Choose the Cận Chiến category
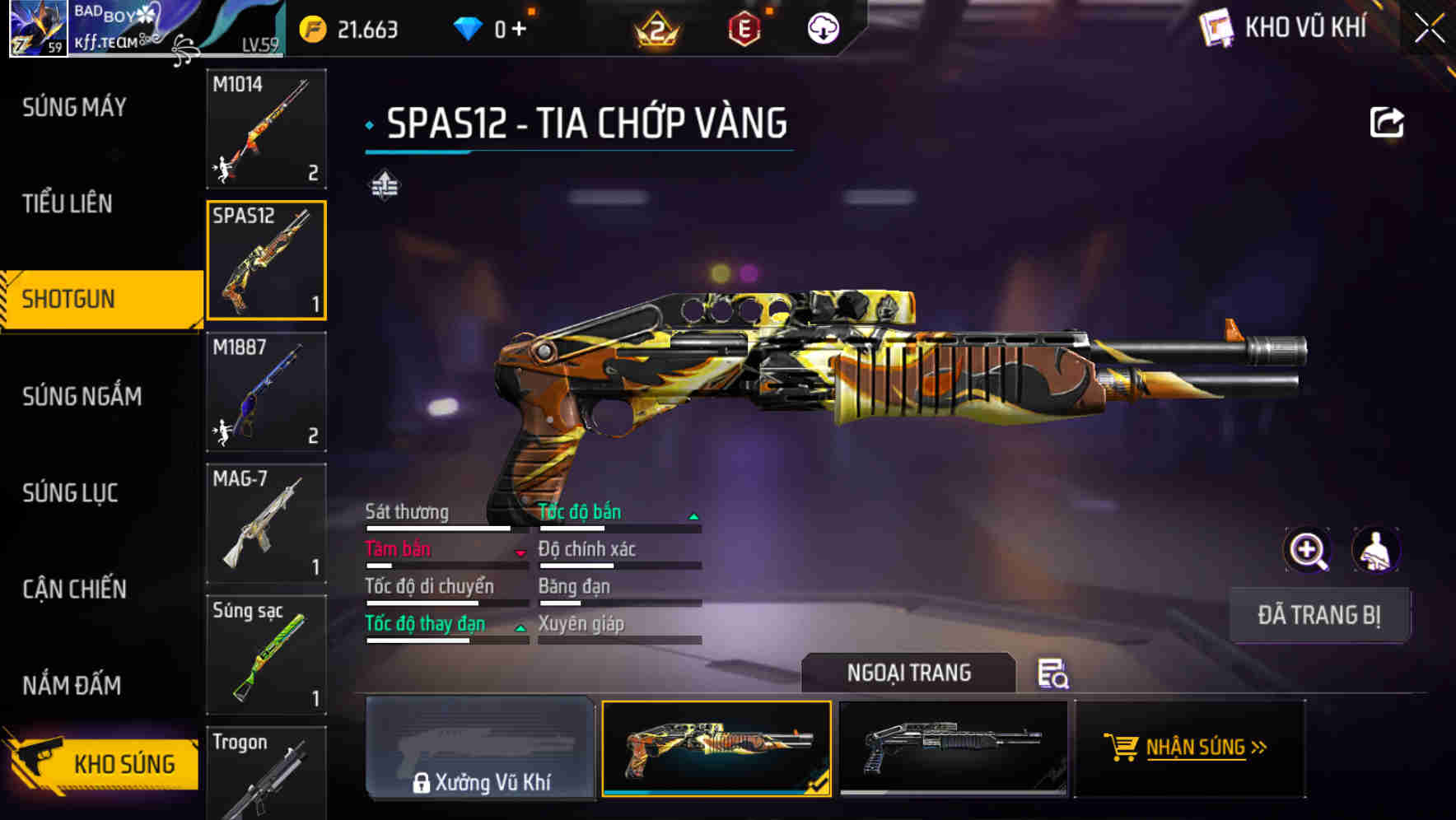This screenshot has width=1456, height=820. tap(74, 589)
